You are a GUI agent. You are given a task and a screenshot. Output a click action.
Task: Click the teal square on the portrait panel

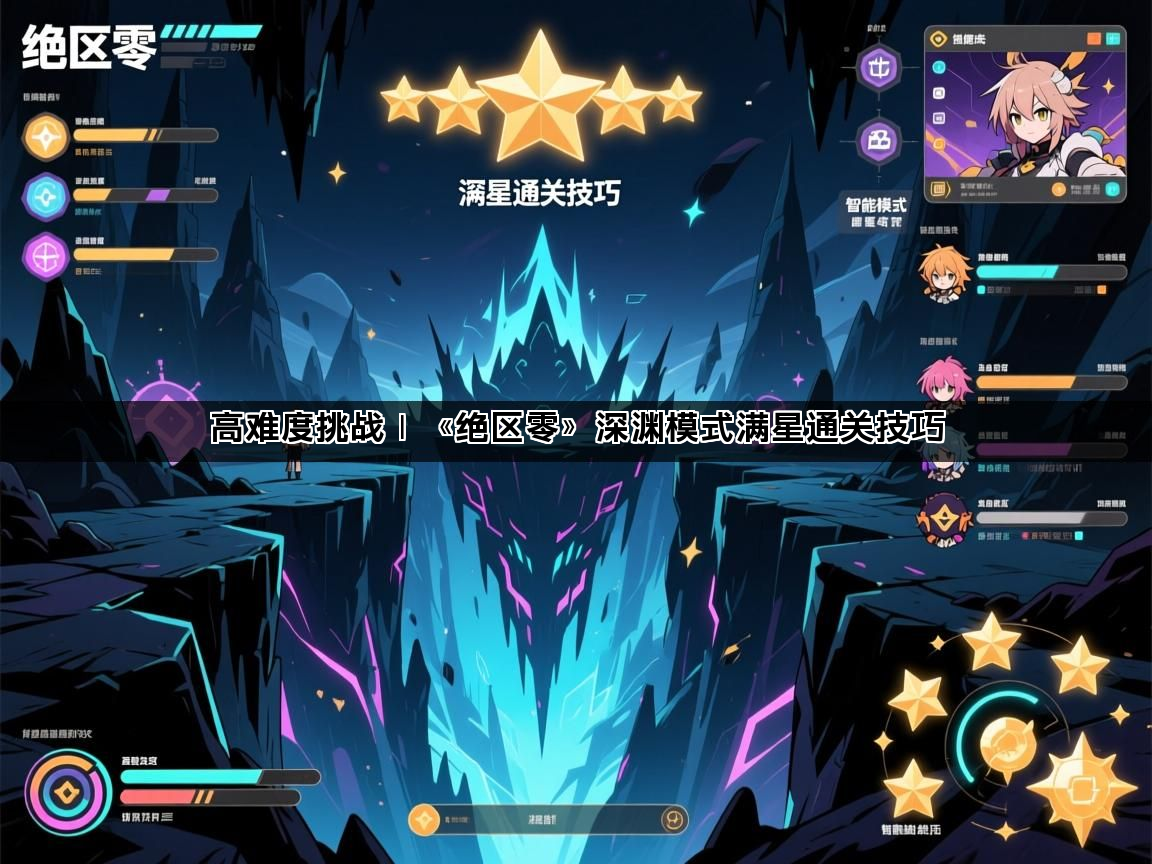coord(1113,39)
